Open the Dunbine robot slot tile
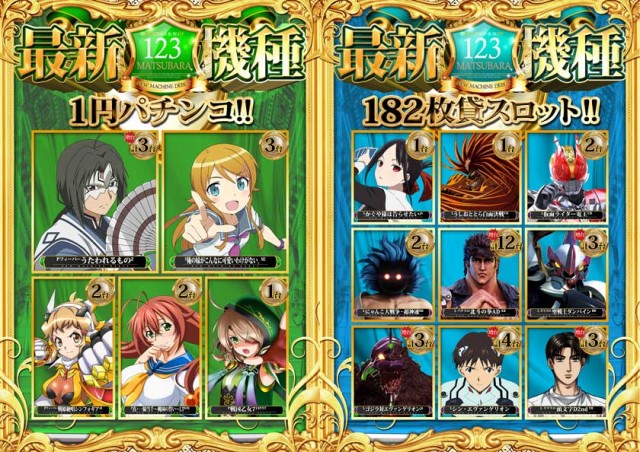This screenshot has width=640, height=452. pos(566,271)
